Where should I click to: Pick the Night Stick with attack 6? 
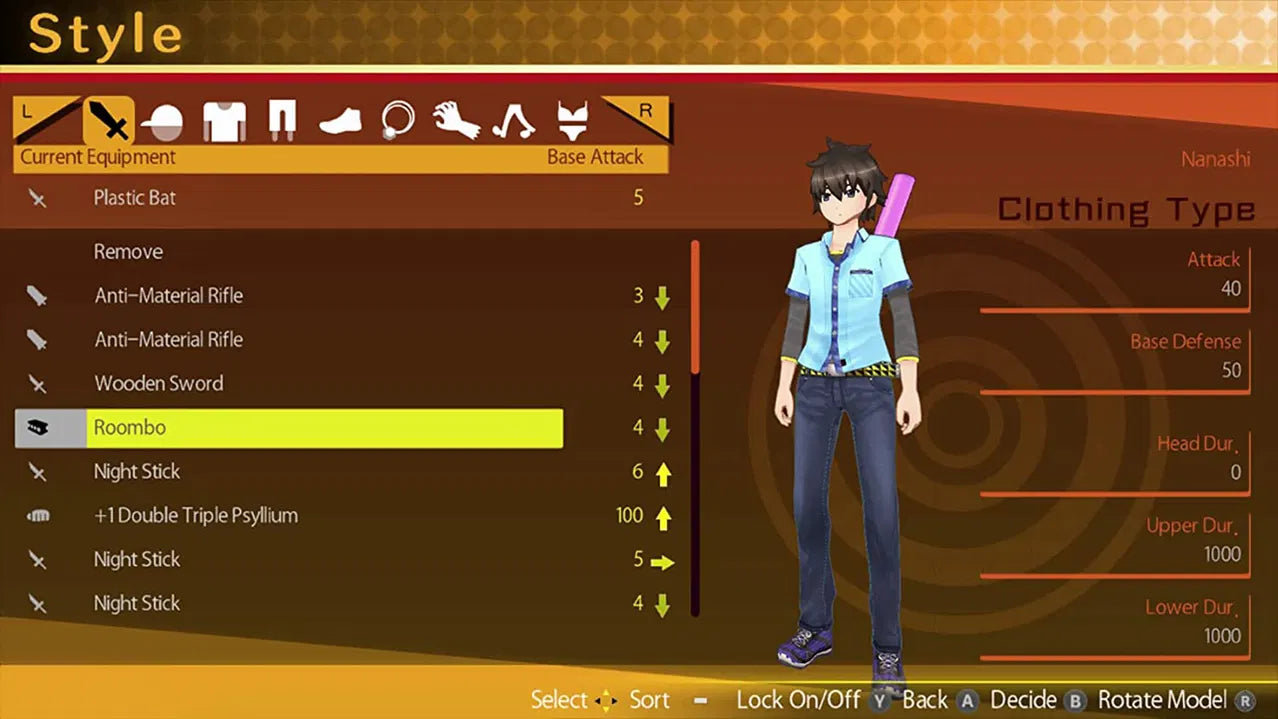click(x=137, y=472)
